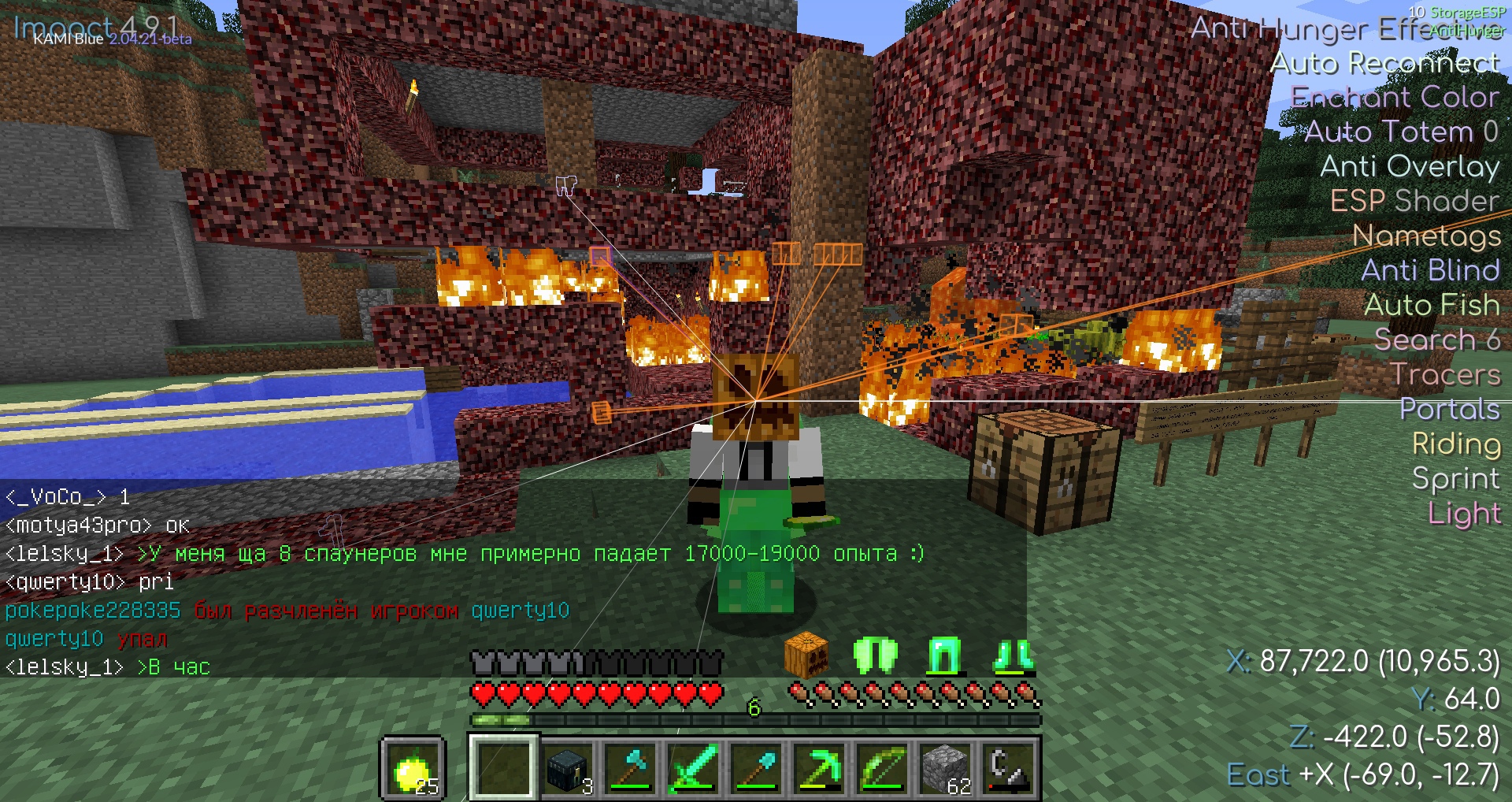Click the carved pumpkin helmet icon
This screenshot has height=802, width=1512.
pyautogui.click(x=806, y=655)
